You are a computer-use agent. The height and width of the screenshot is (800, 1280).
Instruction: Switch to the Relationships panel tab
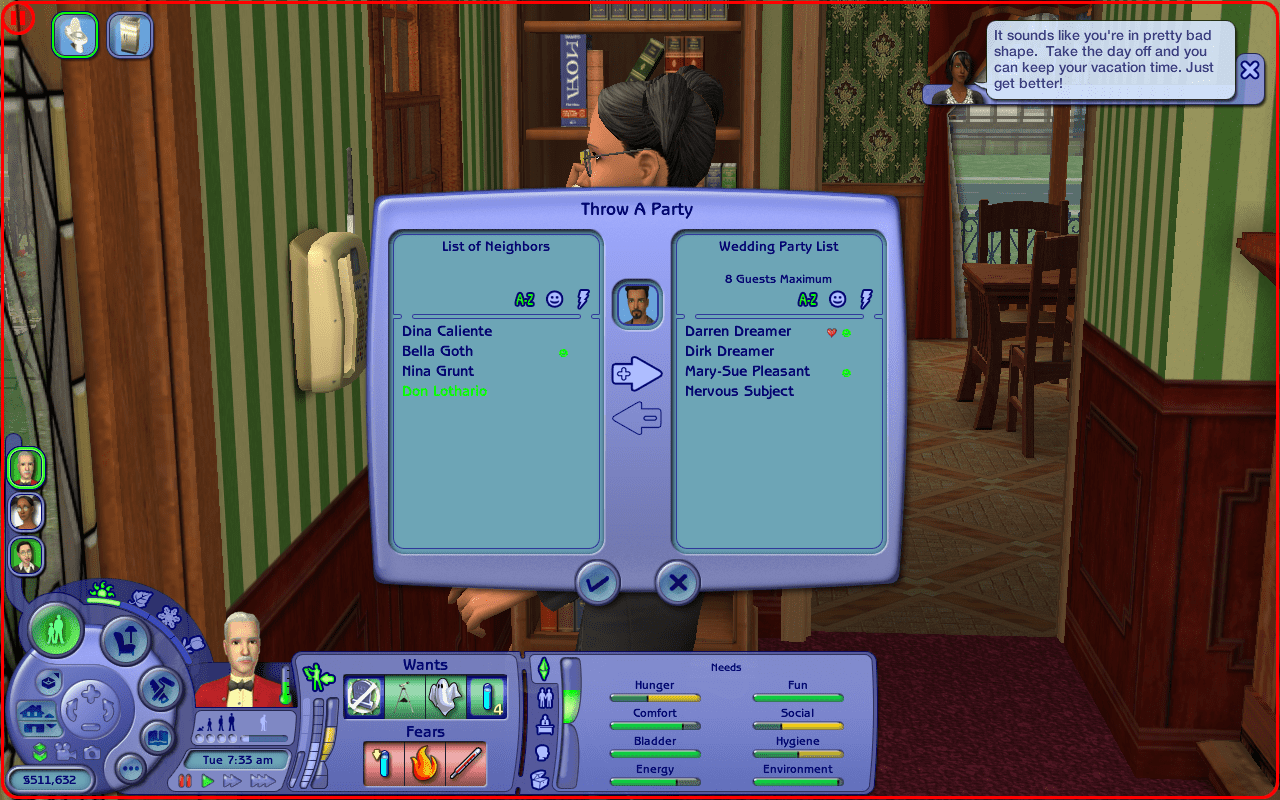pyautogui.click(x=546, y=698)
